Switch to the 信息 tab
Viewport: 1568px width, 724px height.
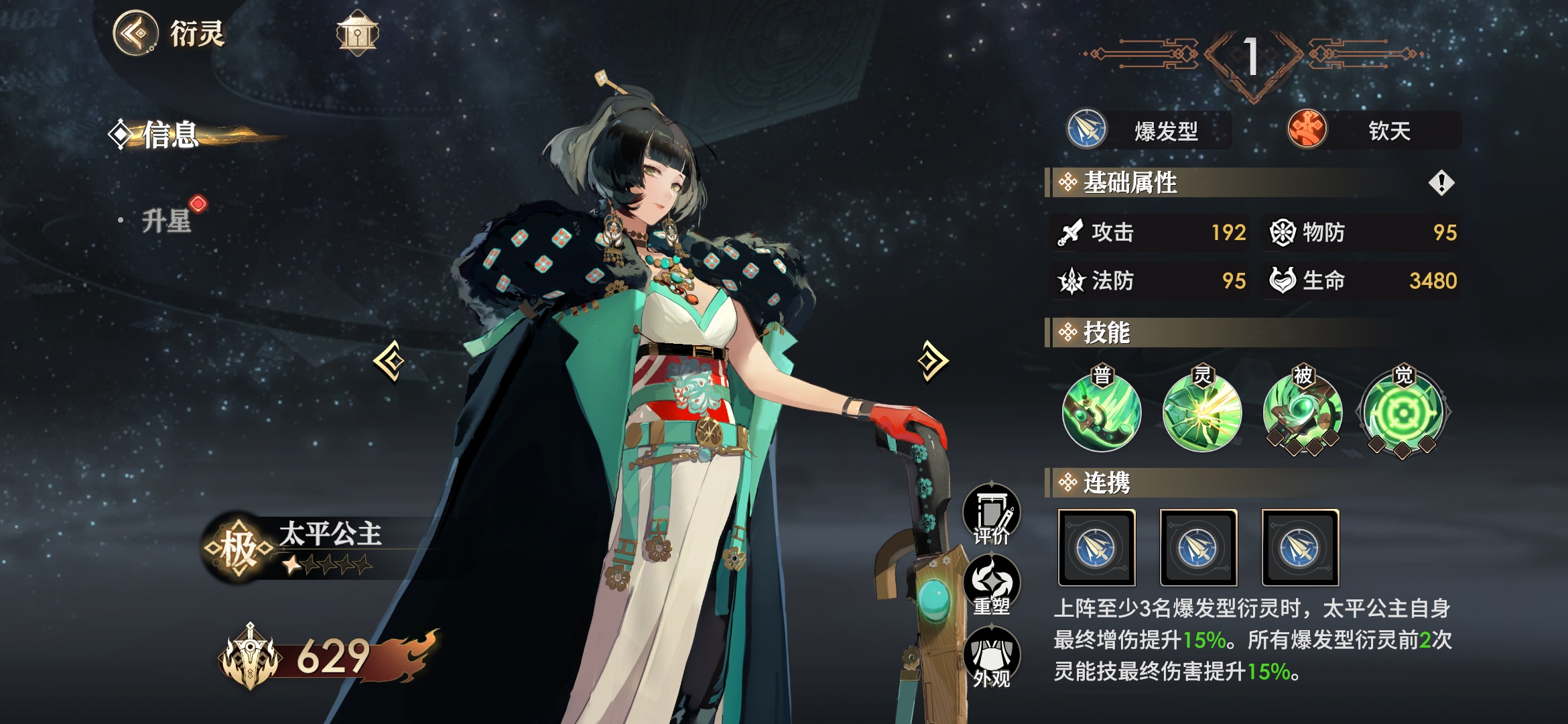[x=170, y=135]
